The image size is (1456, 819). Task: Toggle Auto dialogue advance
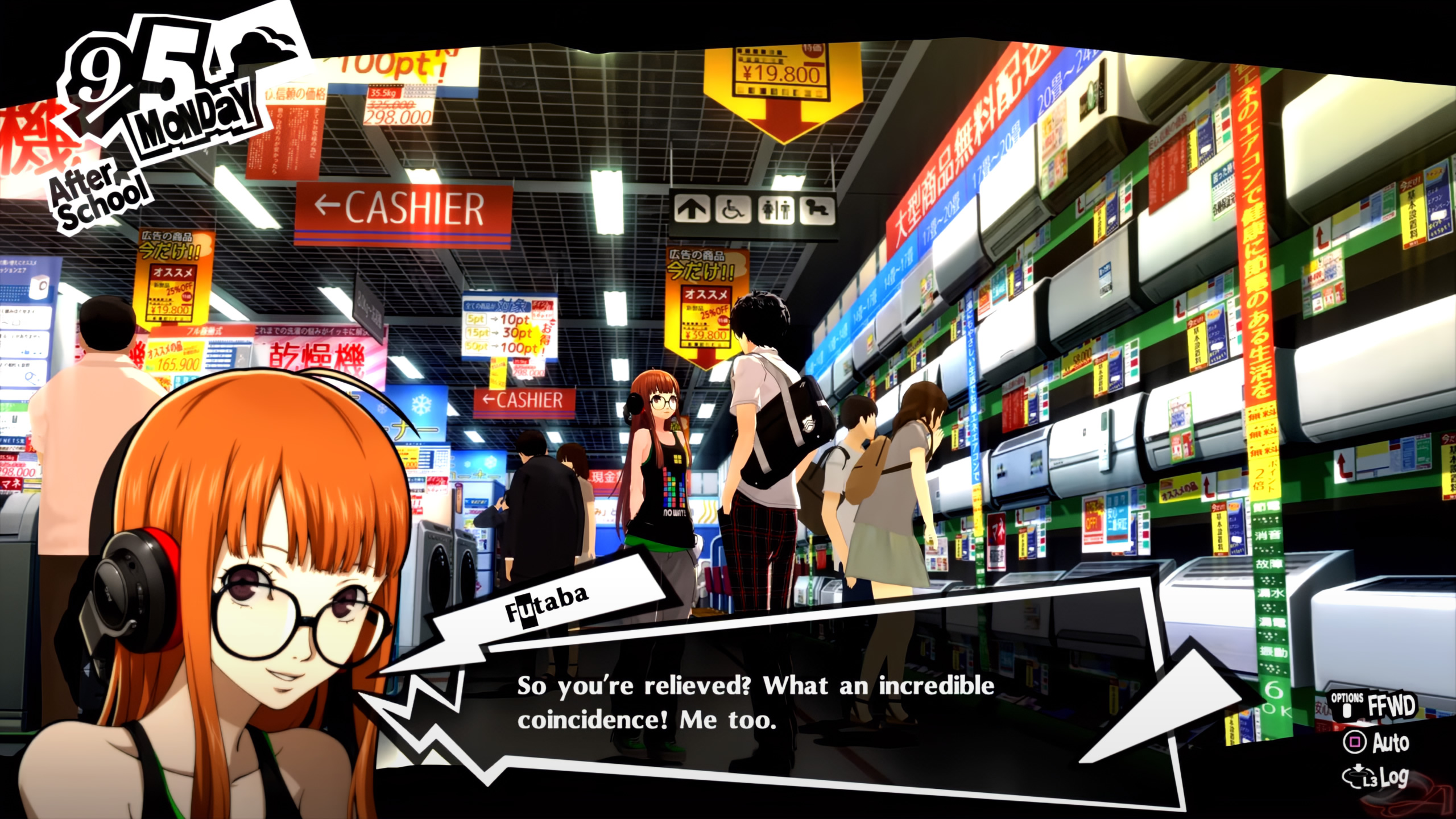point(1376,742)
